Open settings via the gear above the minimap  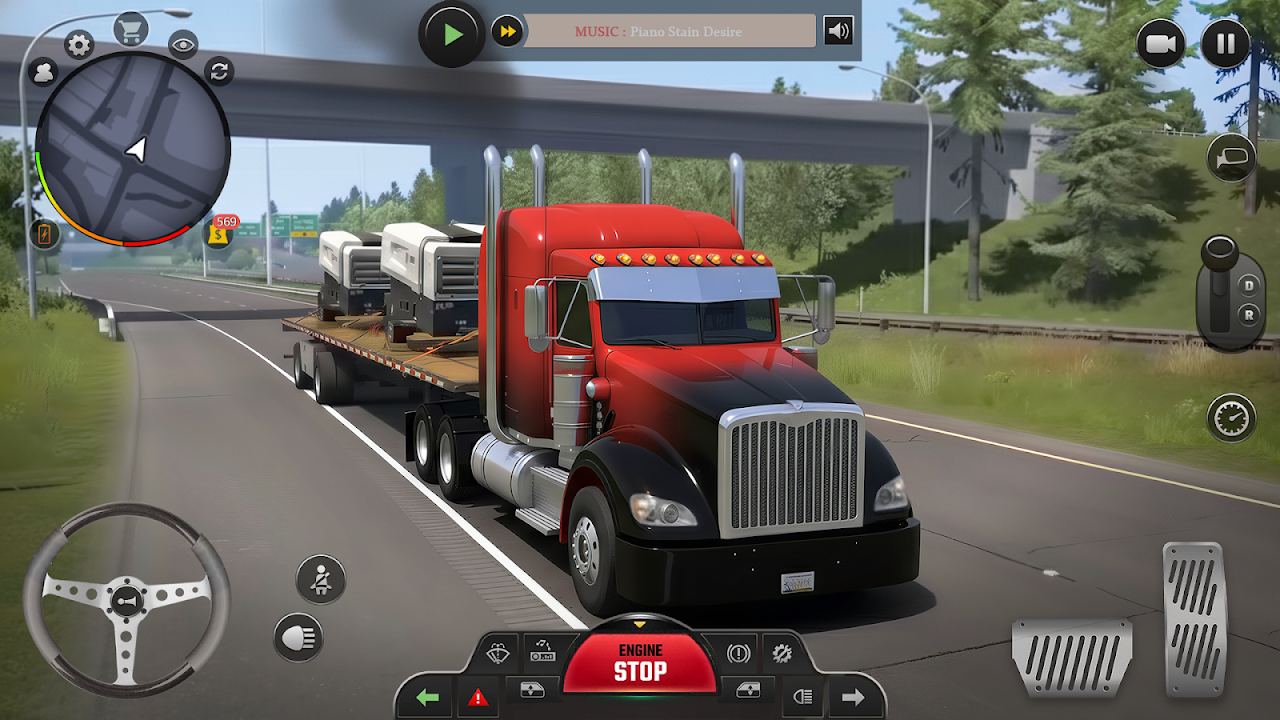tap(79, 44)
